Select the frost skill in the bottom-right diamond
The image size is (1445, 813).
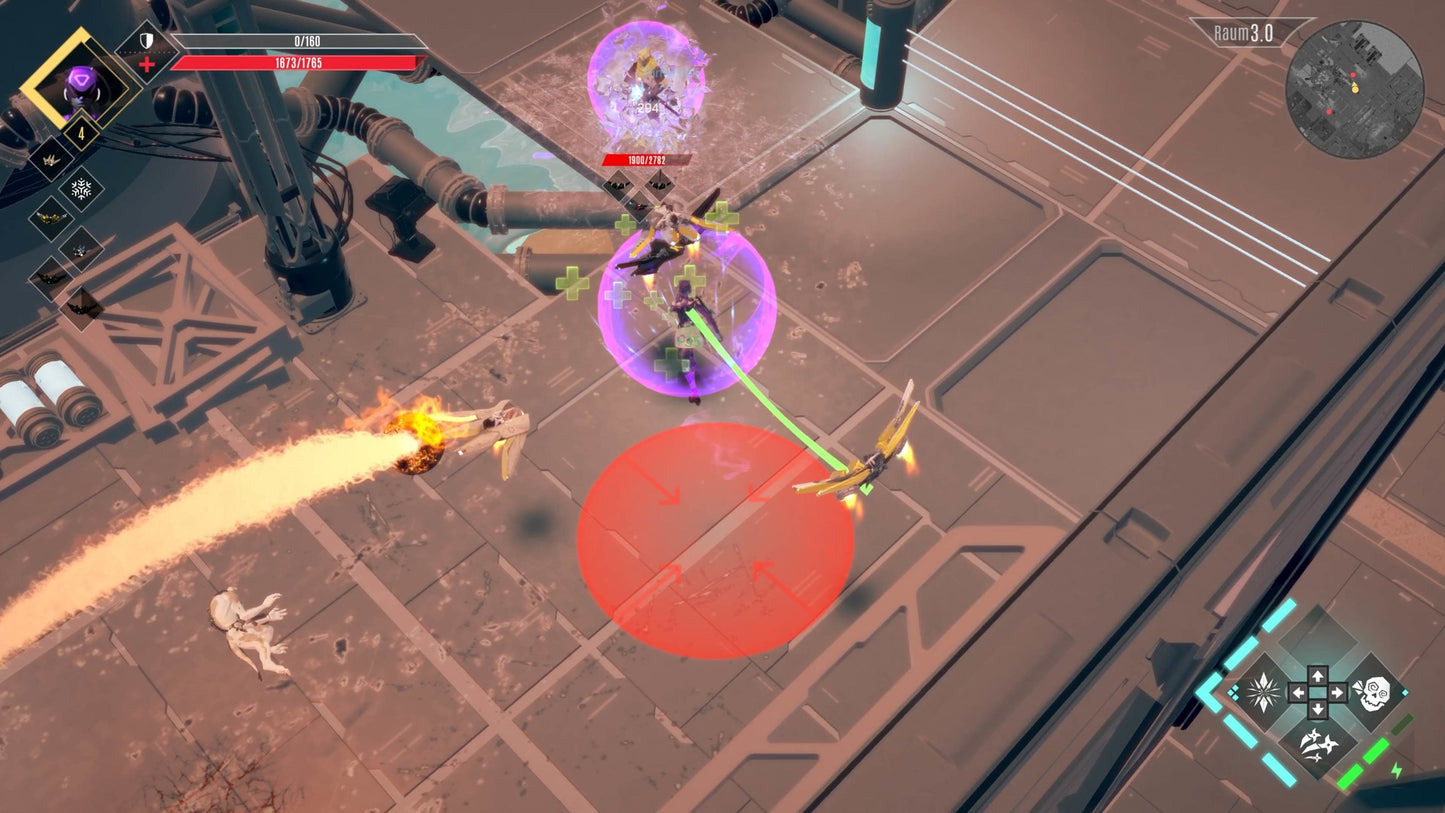click(1262, 691)
